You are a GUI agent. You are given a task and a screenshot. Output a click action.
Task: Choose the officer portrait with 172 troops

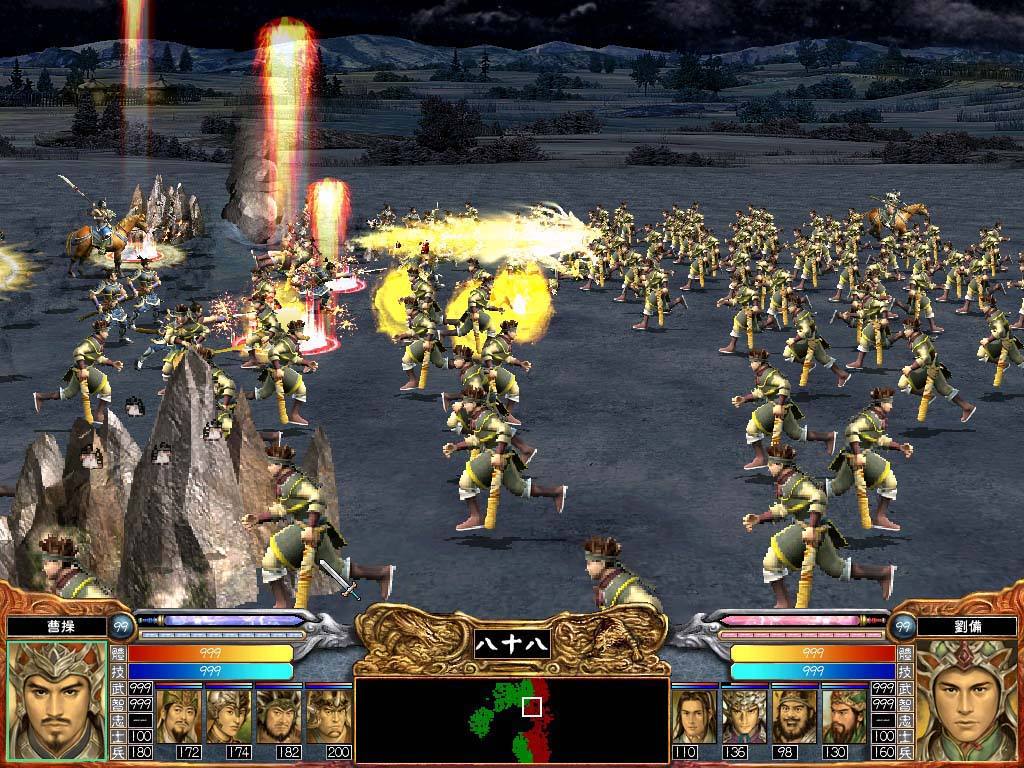[180, 714]
